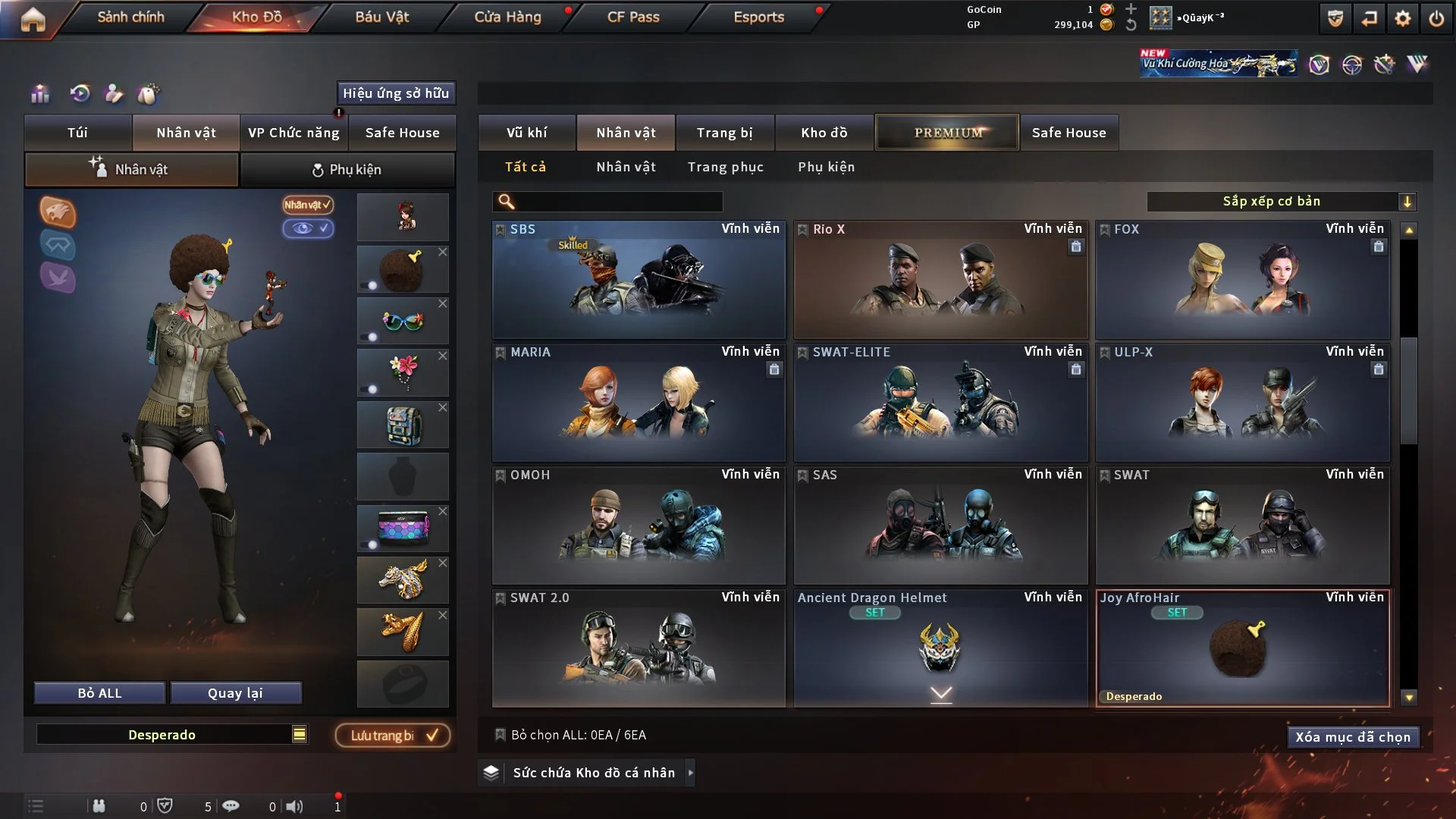
Task: Save outfit with Lưu trang bị
Action: click(393, 736)
